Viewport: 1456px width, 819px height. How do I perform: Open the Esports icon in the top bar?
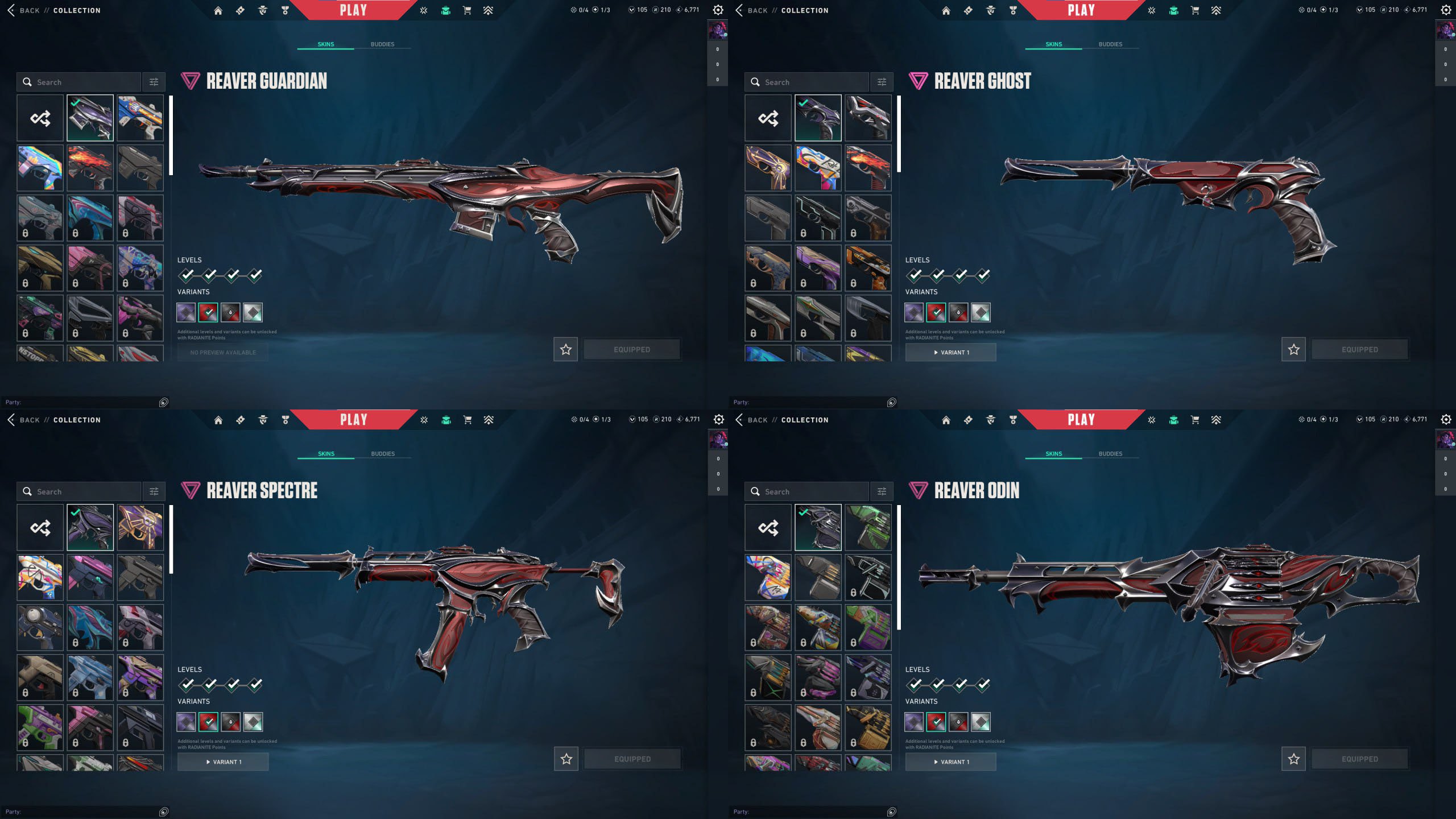click(x=488, y=10)
